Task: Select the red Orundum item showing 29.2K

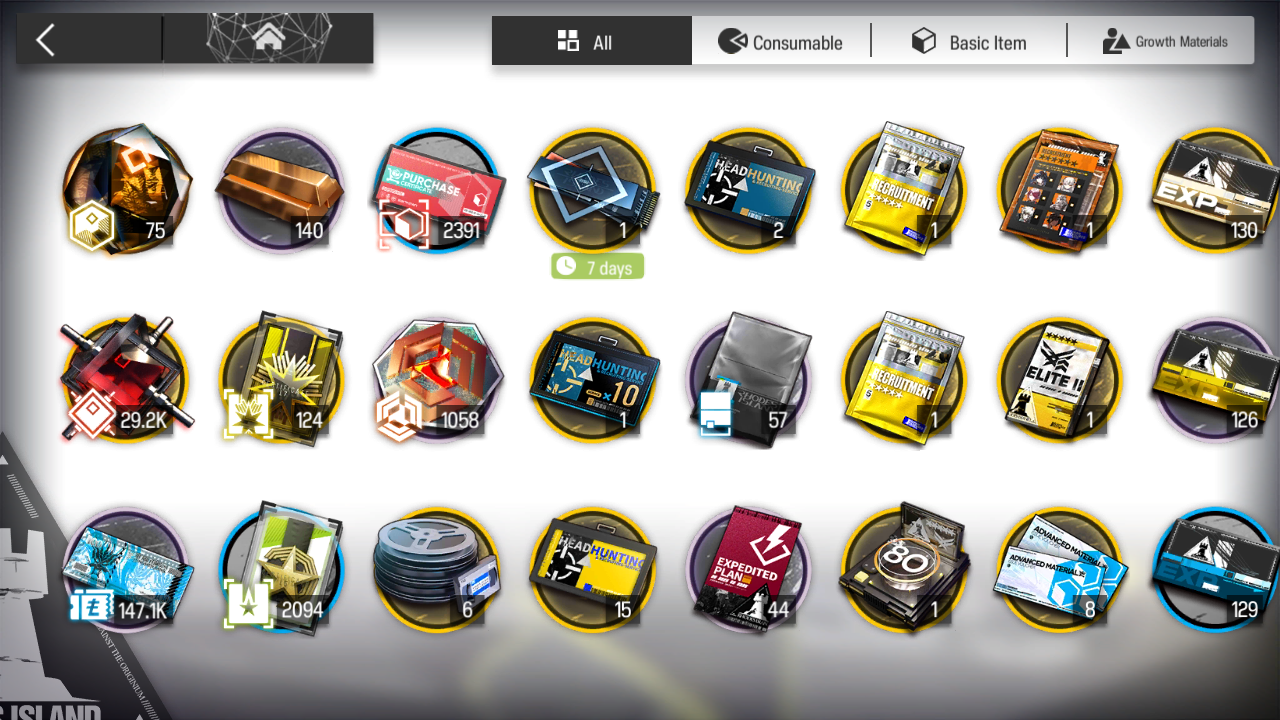Action: (x=125, y=380)
